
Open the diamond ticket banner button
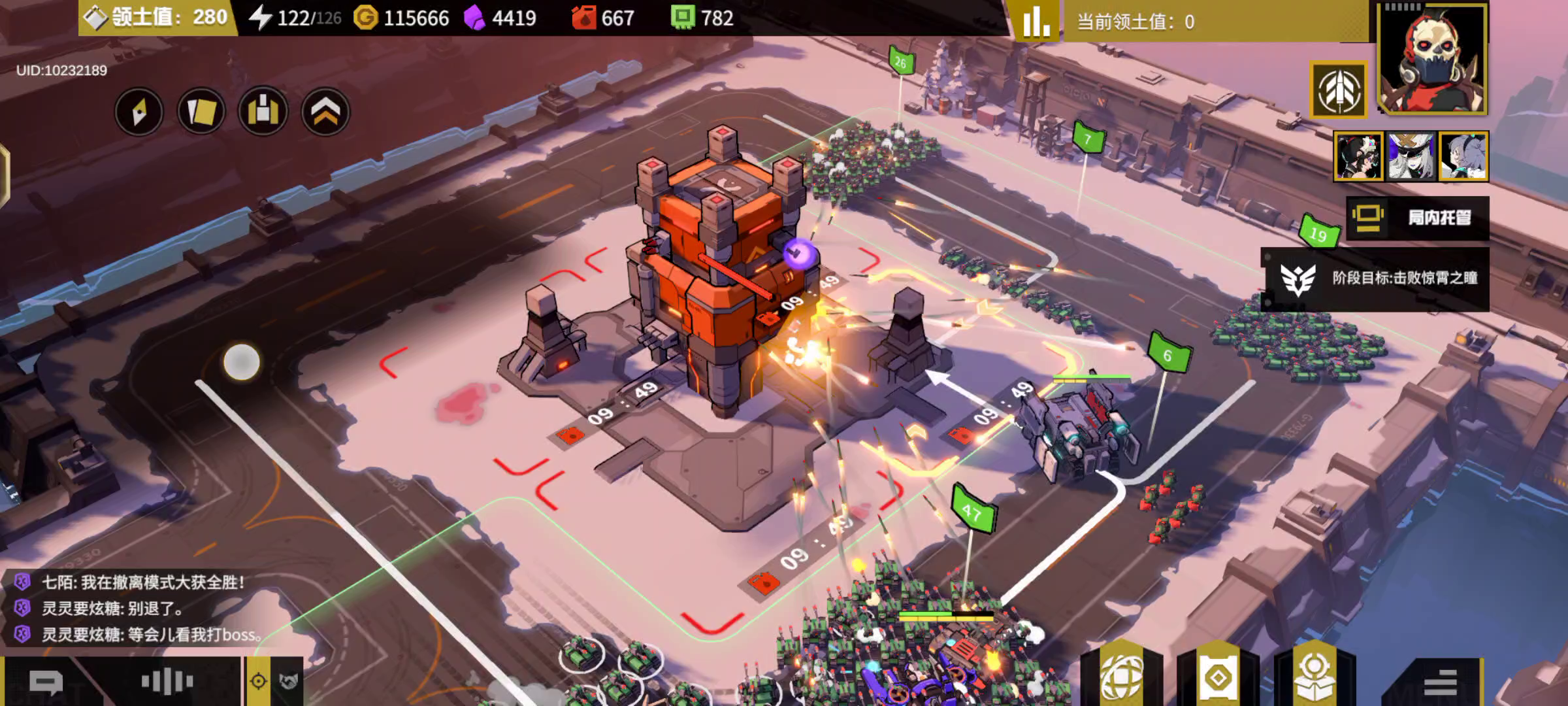tap(1218, 677)
